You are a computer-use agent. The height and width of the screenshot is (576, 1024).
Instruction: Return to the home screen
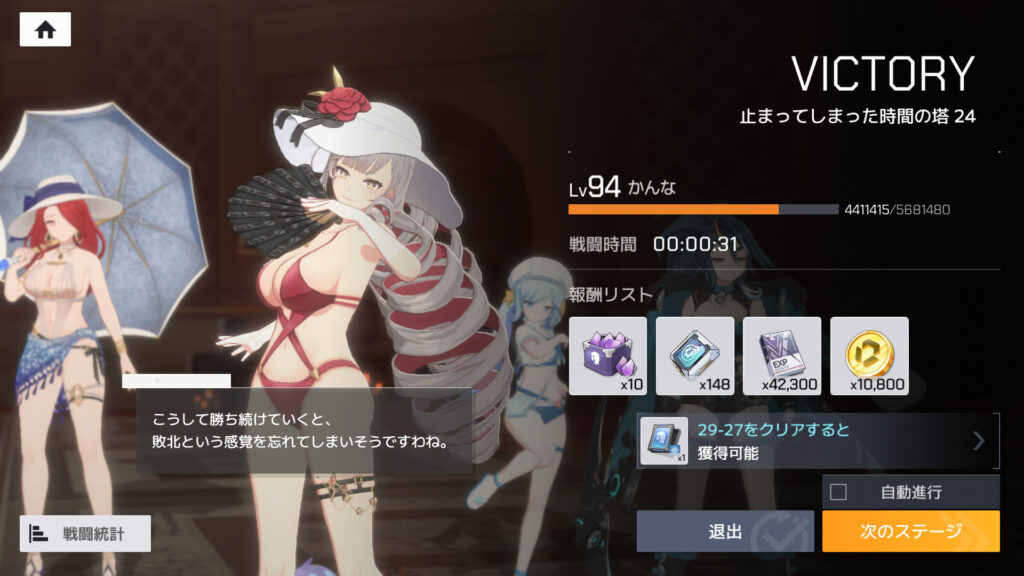(x=45, y=29)
